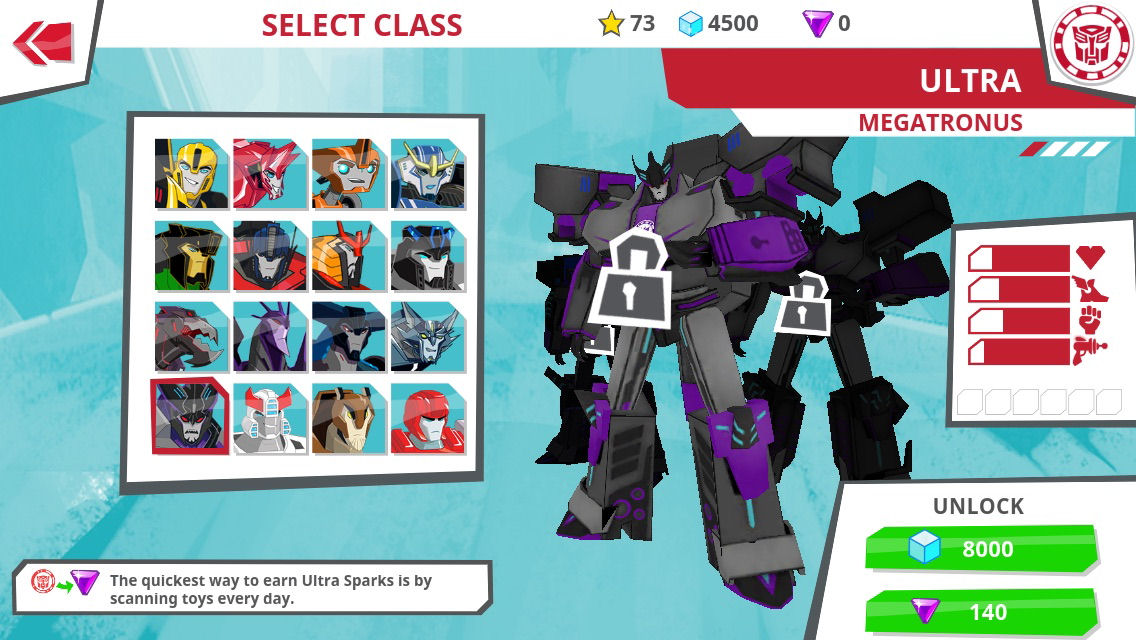Viewport: 1136px width, 640px height.
Task: Select the Optimus Prime portrait
Action: coord(270,256)
